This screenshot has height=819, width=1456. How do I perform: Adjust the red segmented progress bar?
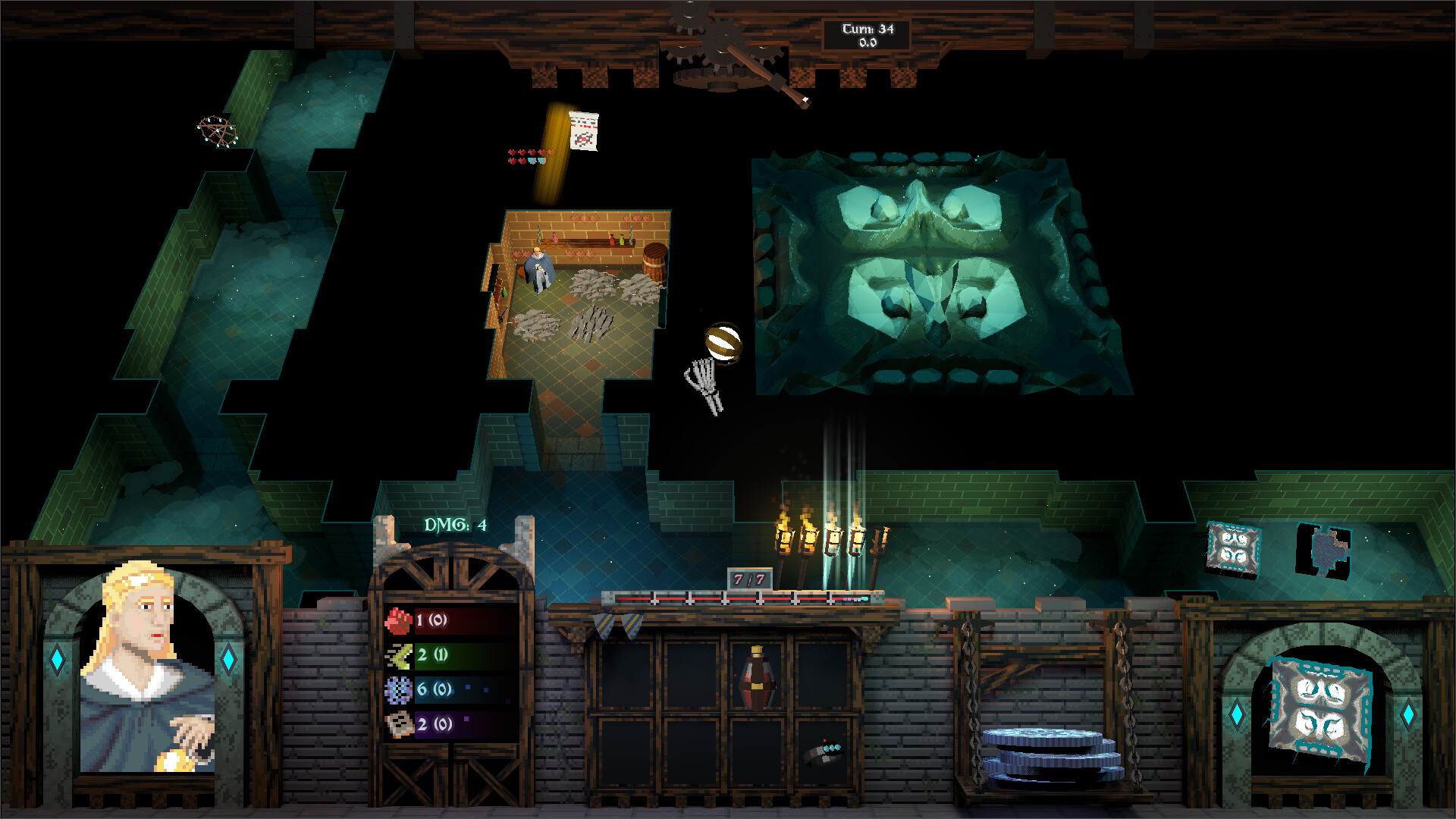[x=728, y=599]
